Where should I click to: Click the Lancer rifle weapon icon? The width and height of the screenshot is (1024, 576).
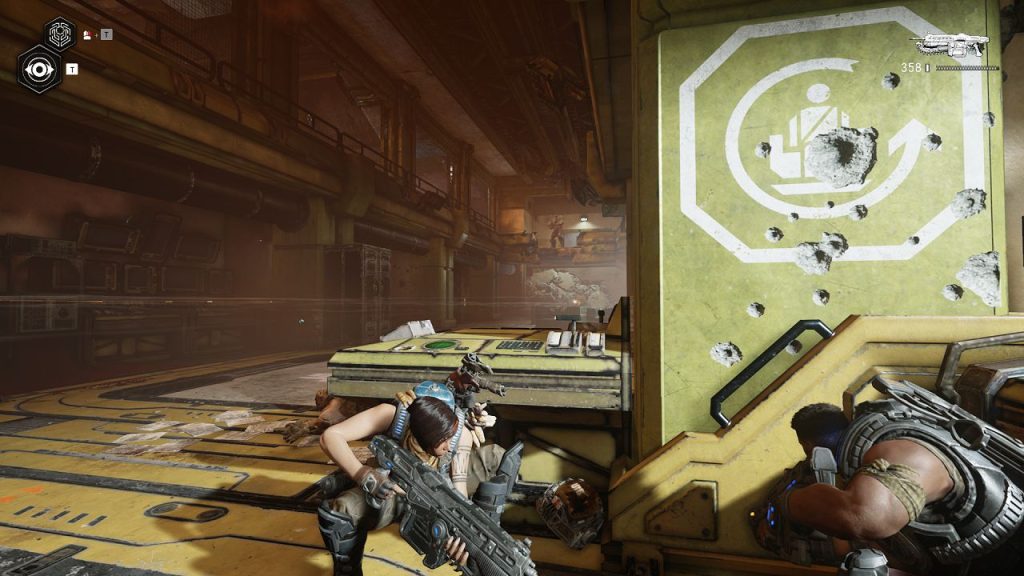(950, 45)
